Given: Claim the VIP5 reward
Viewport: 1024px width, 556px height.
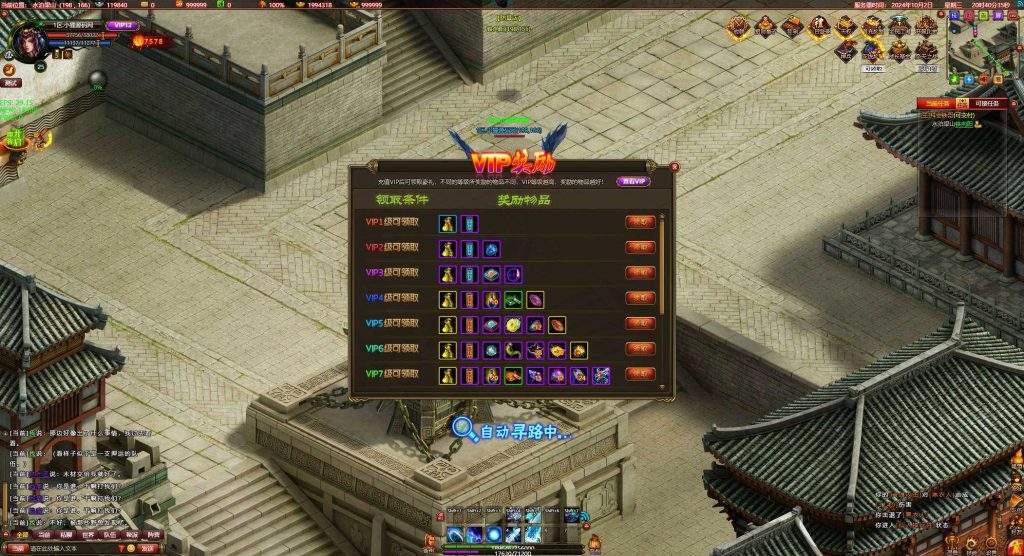Looking at the screenshot, I should coord(640,323).
